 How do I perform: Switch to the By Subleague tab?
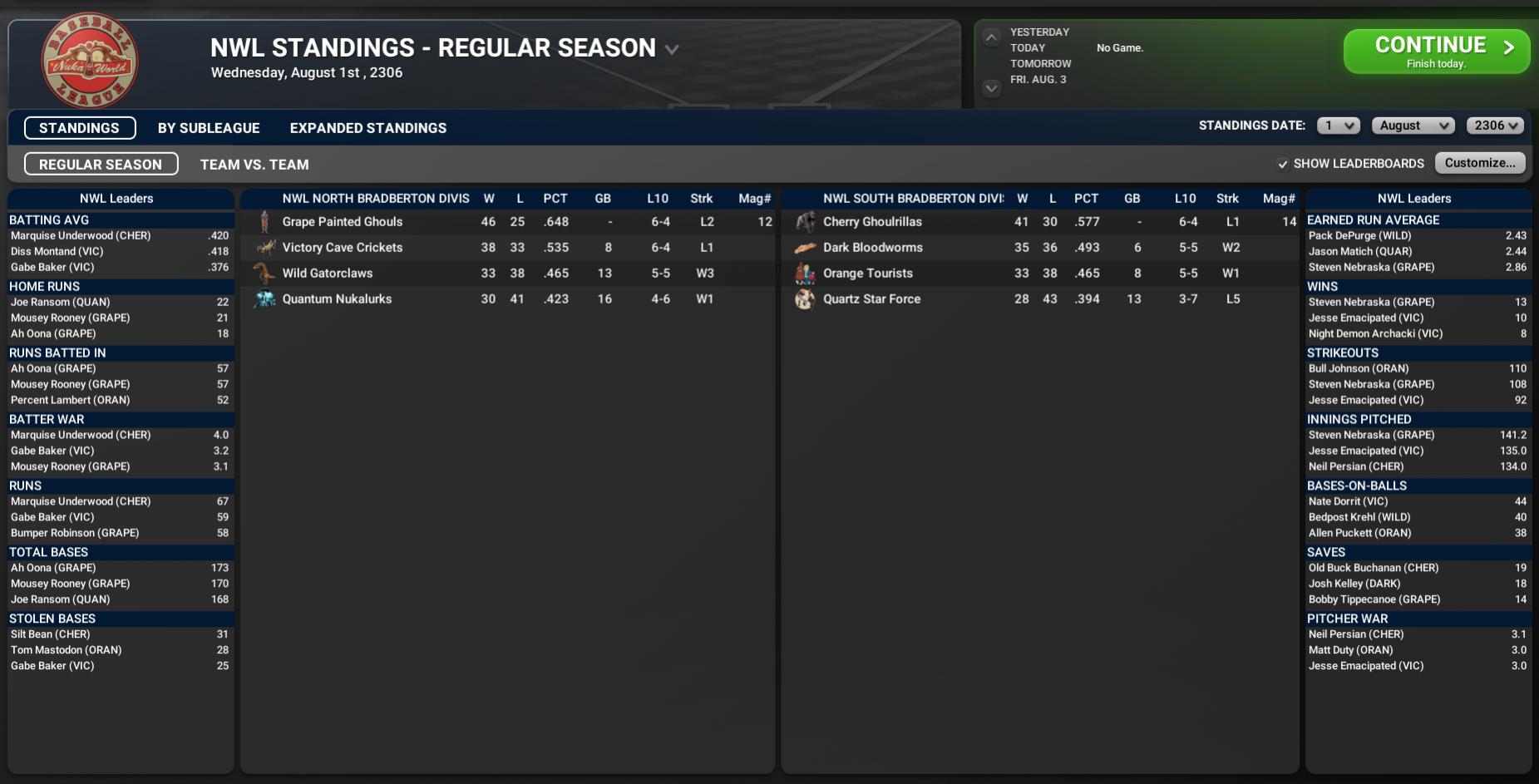click(209, 128)
